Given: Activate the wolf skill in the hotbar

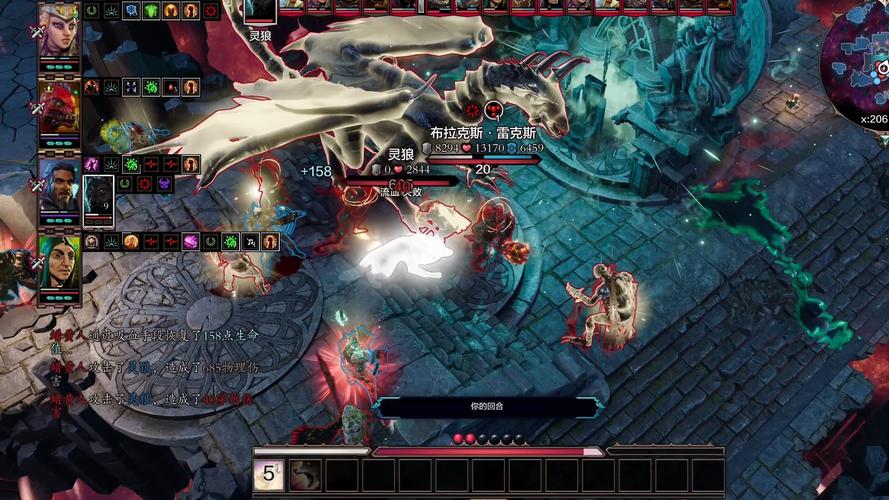Looking at the screenshot, I should tap(305, 474).
